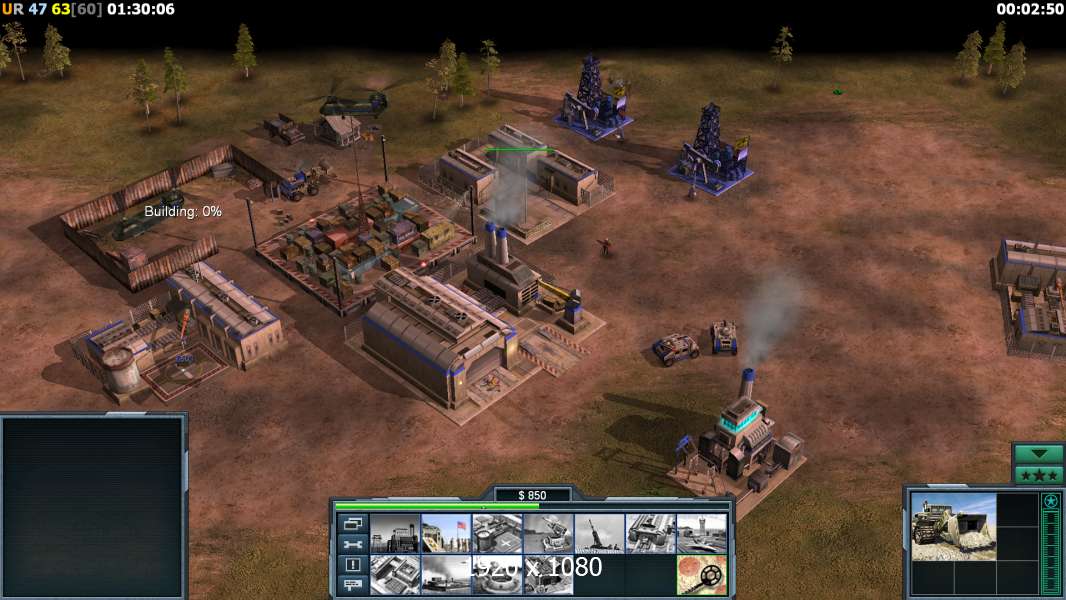This screenshot has width=1066, height=600.
Task: Collapse panel with green down arrow
Action: pyautogui.click(x=1038, y=454)
